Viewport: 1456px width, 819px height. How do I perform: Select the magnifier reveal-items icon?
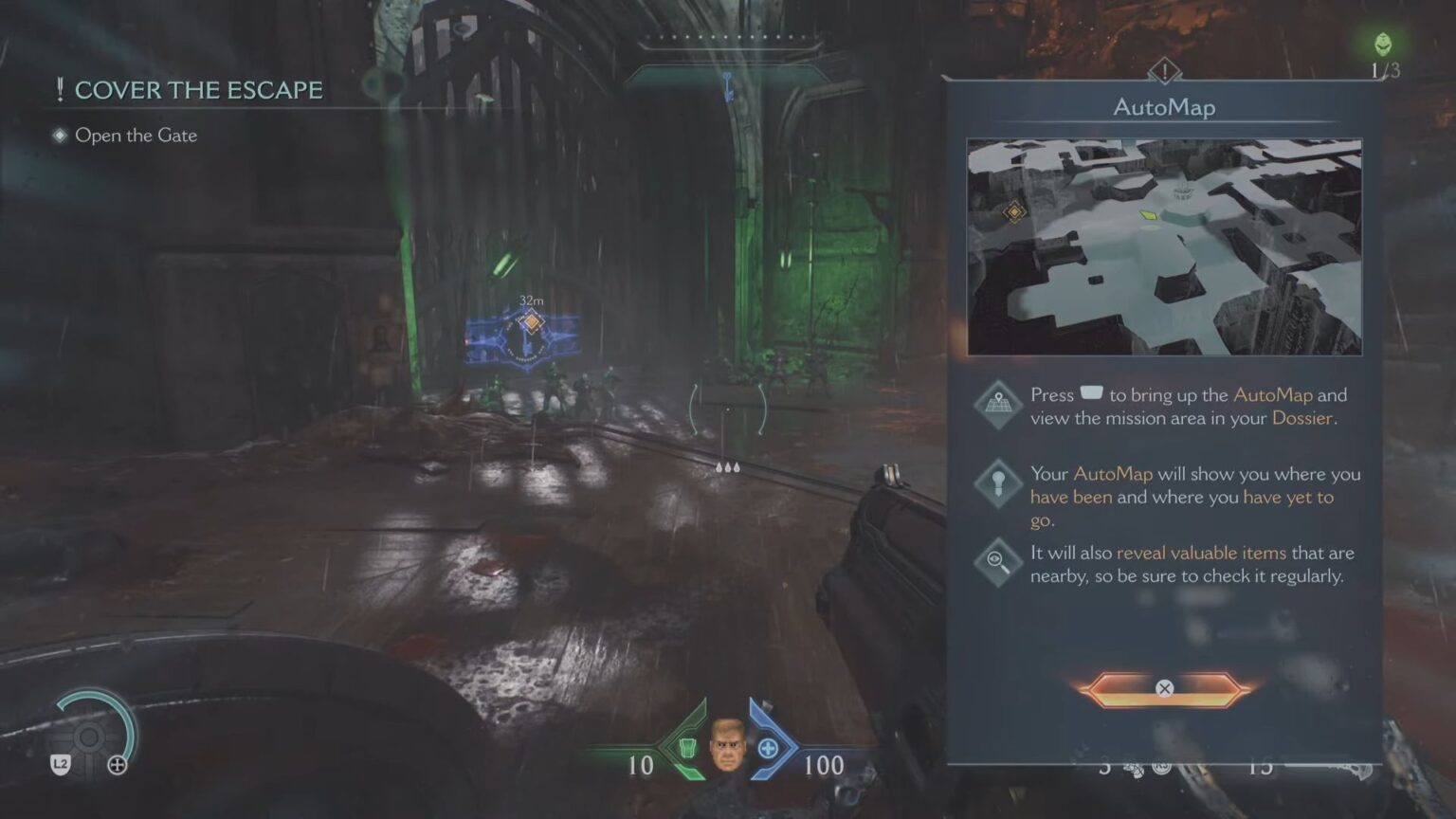pyautogui.click(x=997, y=560)
